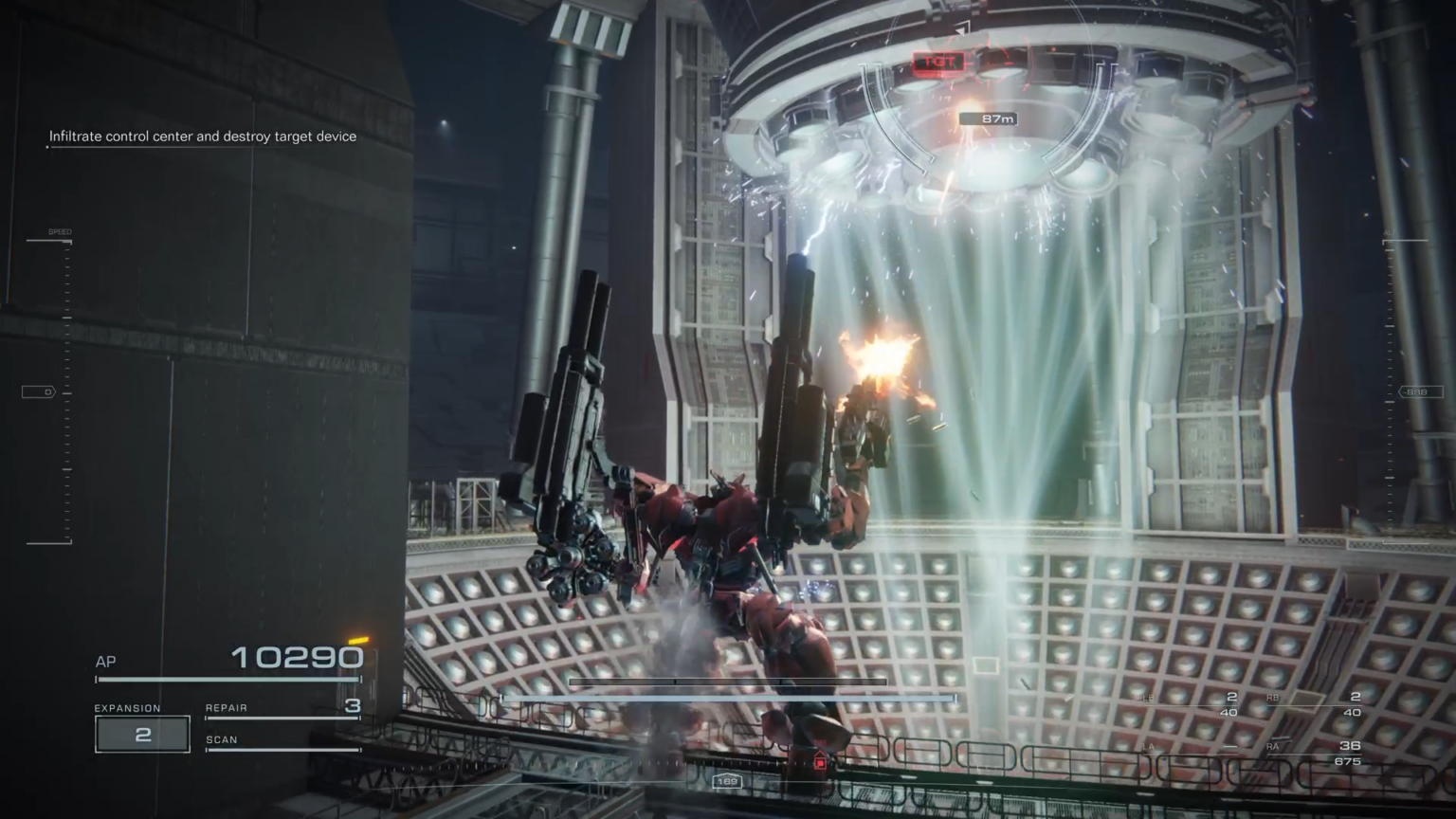Click the red TGT target marker
Screen dimensions: 1456x819
938,63
